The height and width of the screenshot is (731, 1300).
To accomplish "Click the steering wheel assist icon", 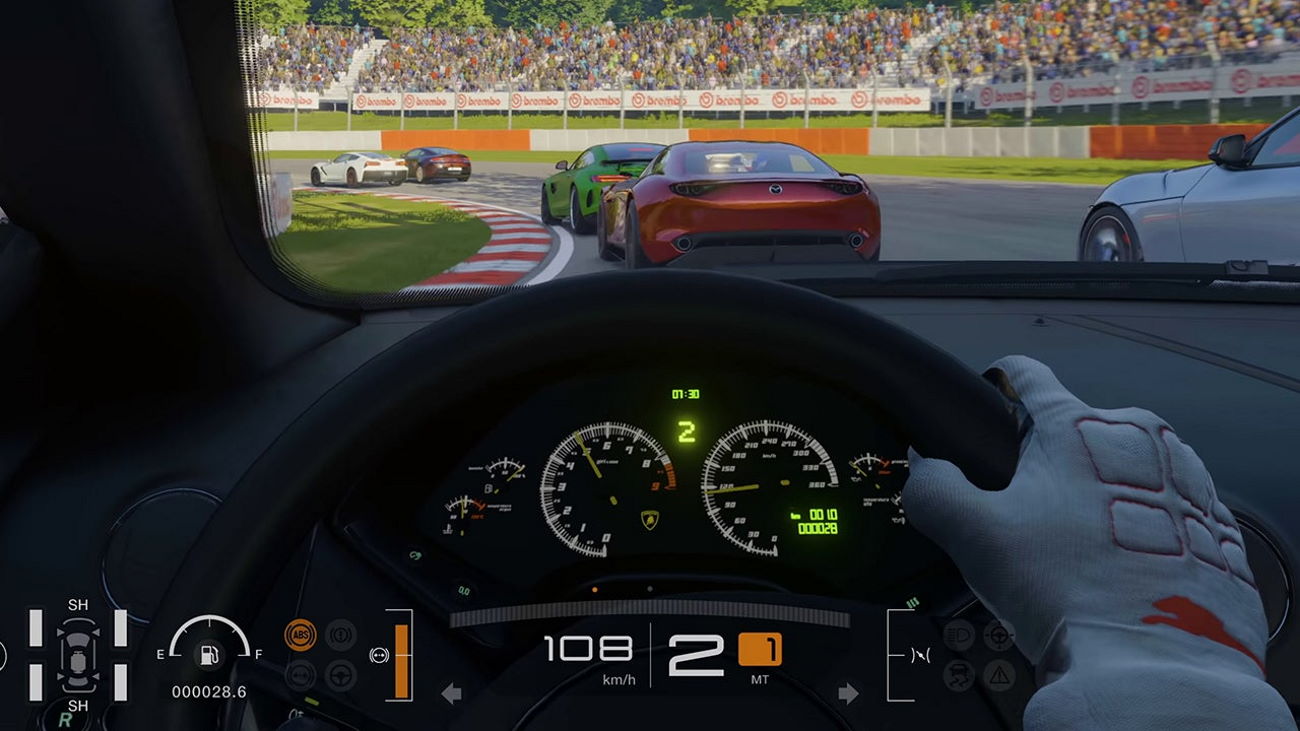I will tap(340, 674).
